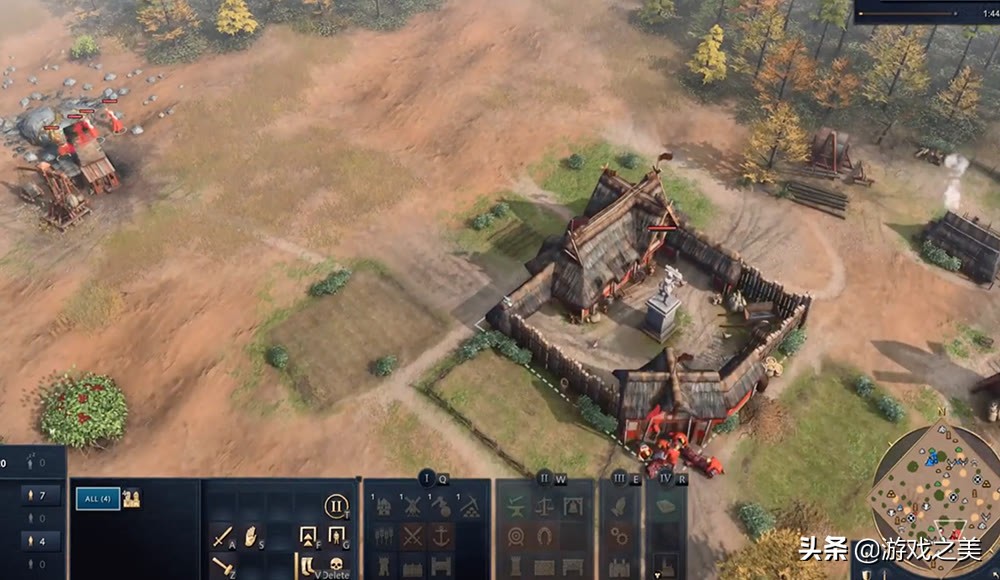
Task: Select the hammer repair command
Action: tap(221, 566)
